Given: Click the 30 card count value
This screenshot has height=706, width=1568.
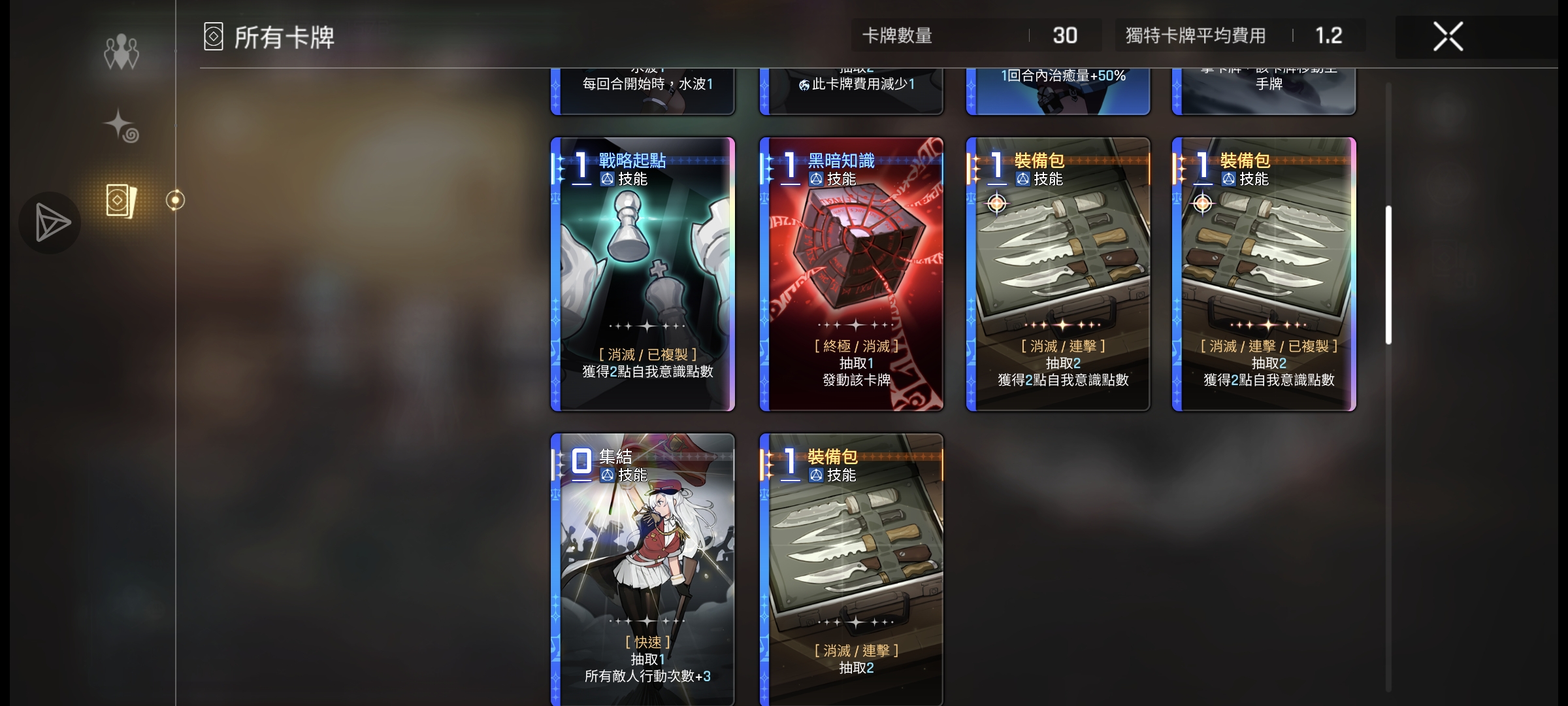Looking at the screenshot, I should click(x=1065, y=35).
